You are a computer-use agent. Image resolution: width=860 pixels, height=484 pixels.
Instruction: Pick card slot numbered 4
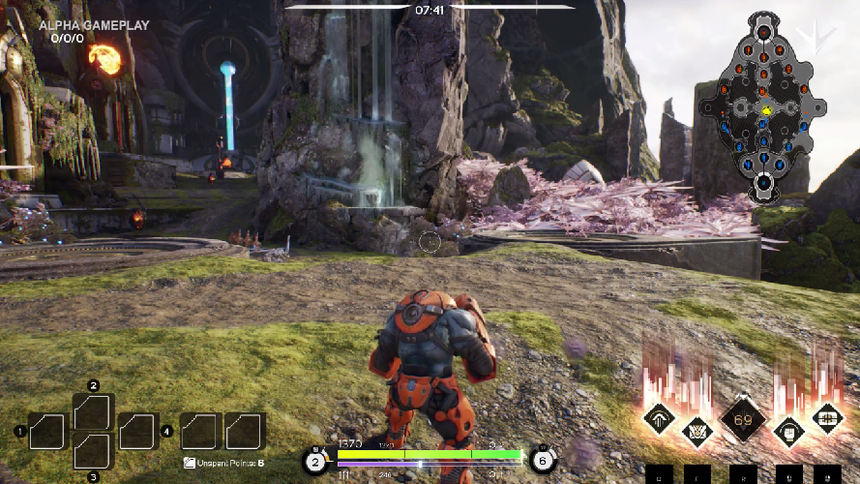138,432
